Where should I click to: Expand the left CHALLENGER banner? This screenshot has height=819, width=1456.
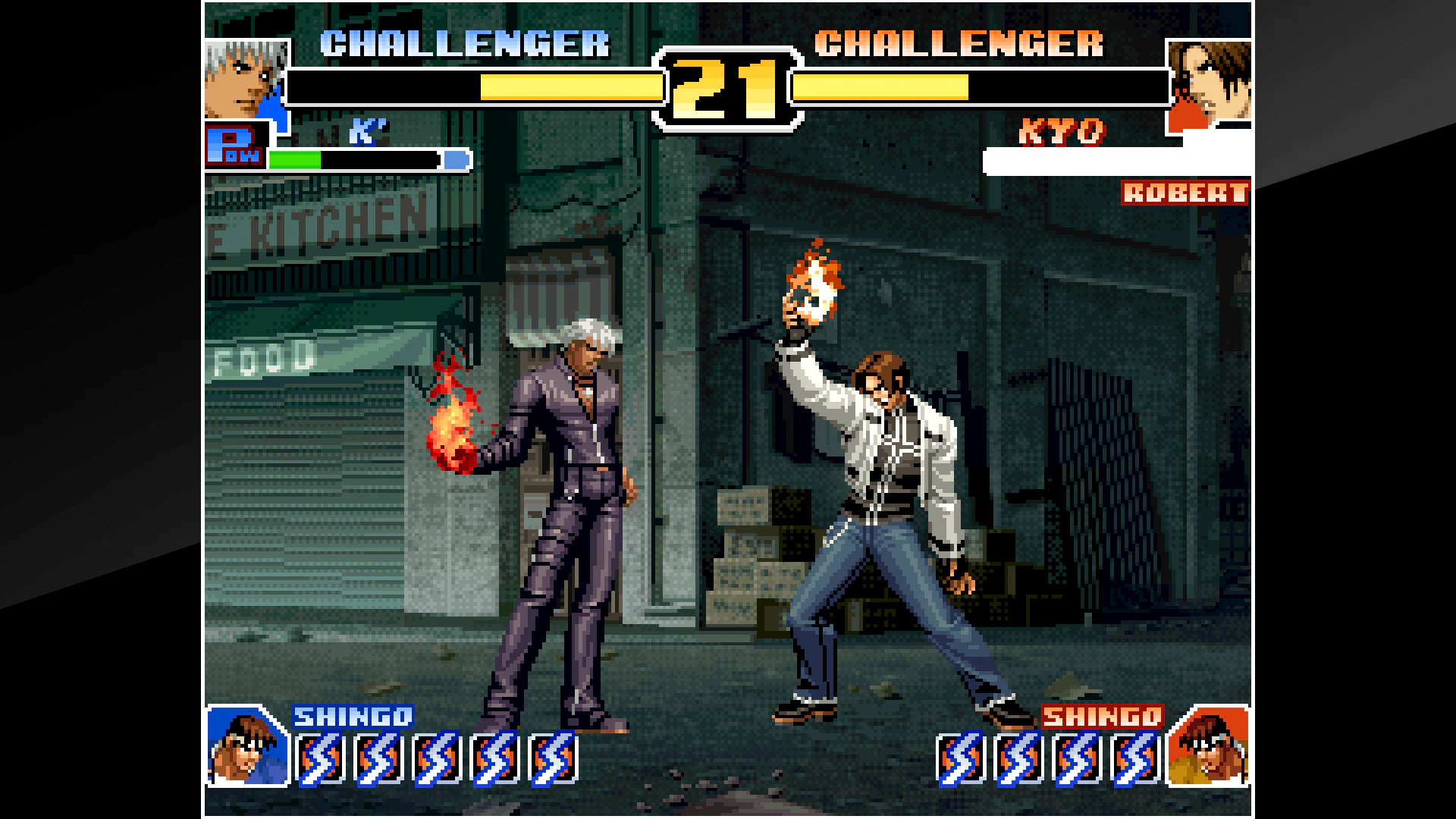pyautogui.click(x=463, y=43)
